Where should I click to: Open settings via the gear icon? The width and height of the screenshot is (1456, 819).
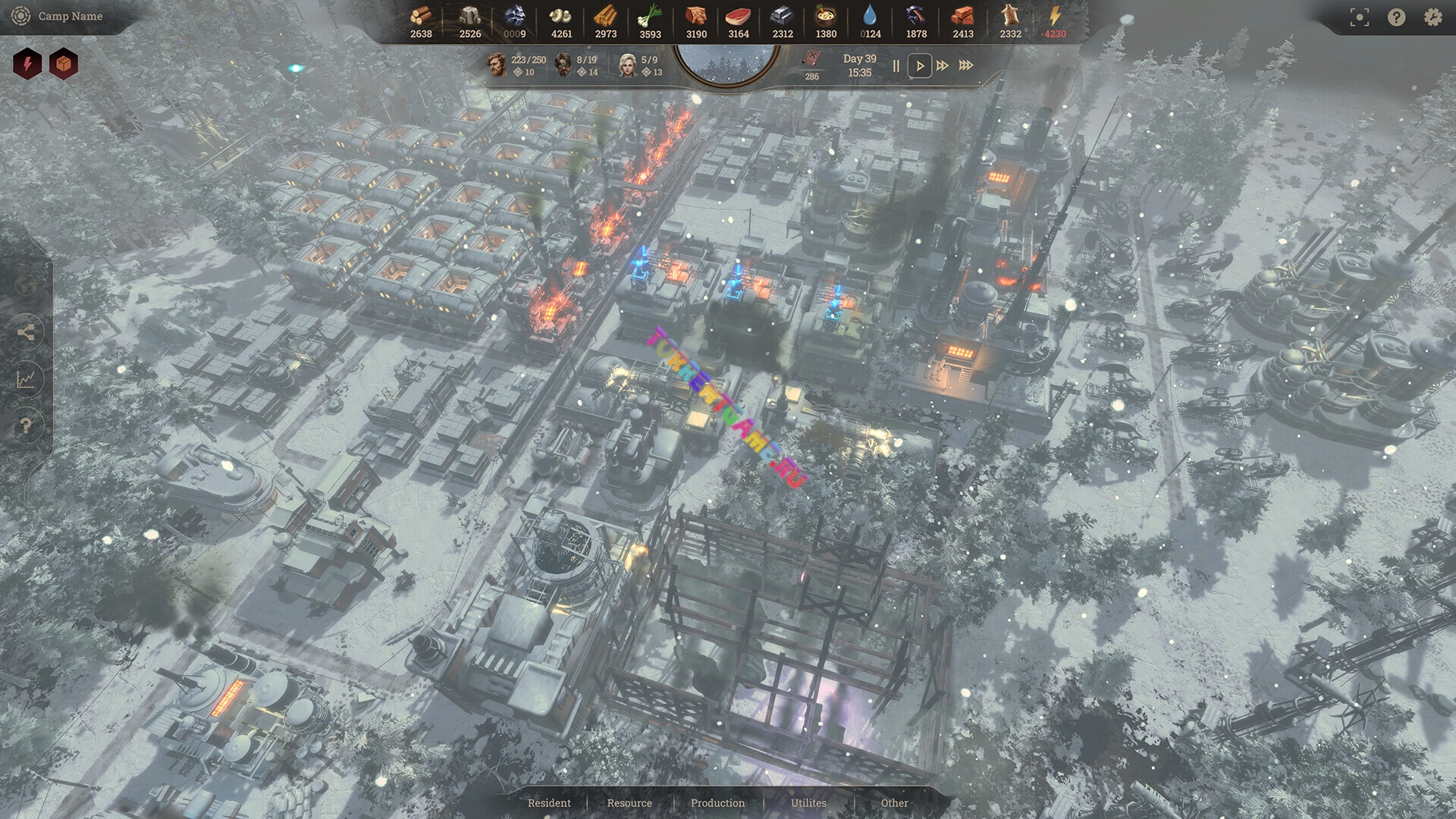tap(1432, 17)
